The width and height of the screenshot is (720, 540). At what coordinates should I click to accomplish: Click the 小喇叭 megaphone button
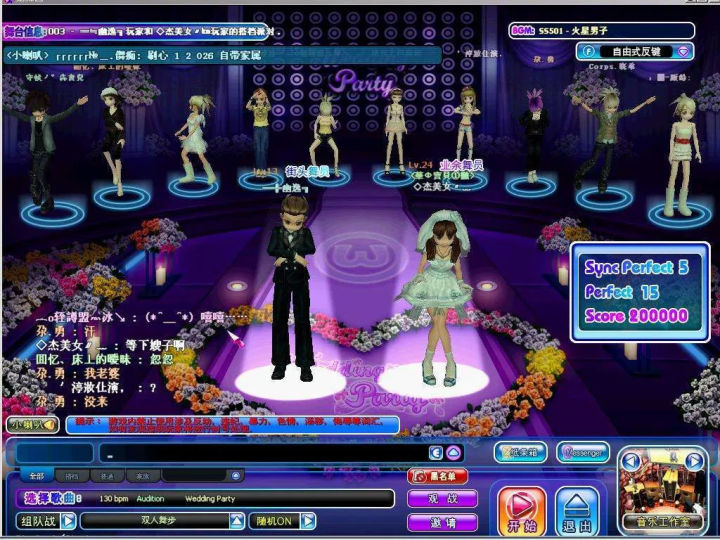(x=30, y=424)
